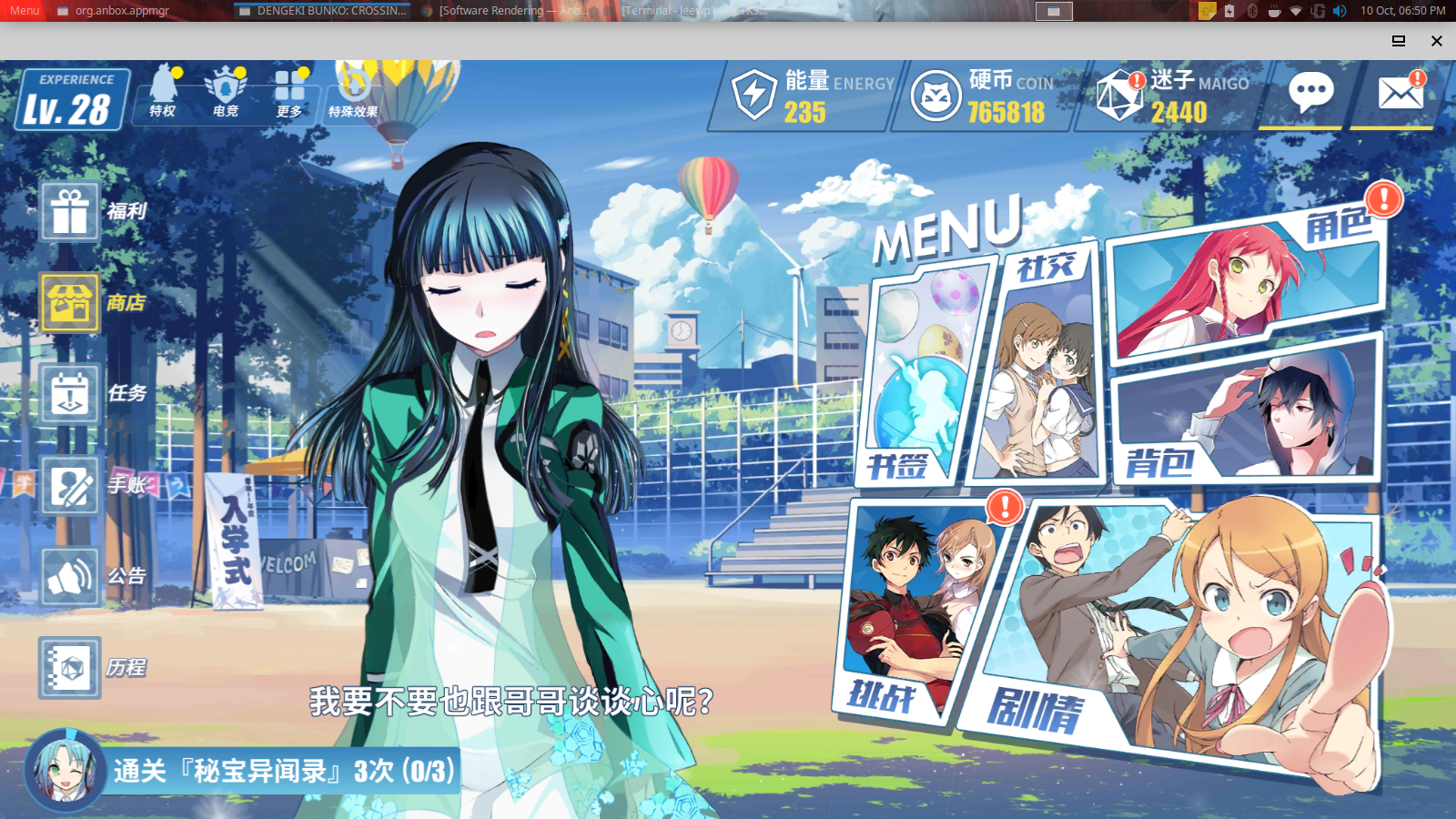Open the 任务 missions list

coord(70,394)
